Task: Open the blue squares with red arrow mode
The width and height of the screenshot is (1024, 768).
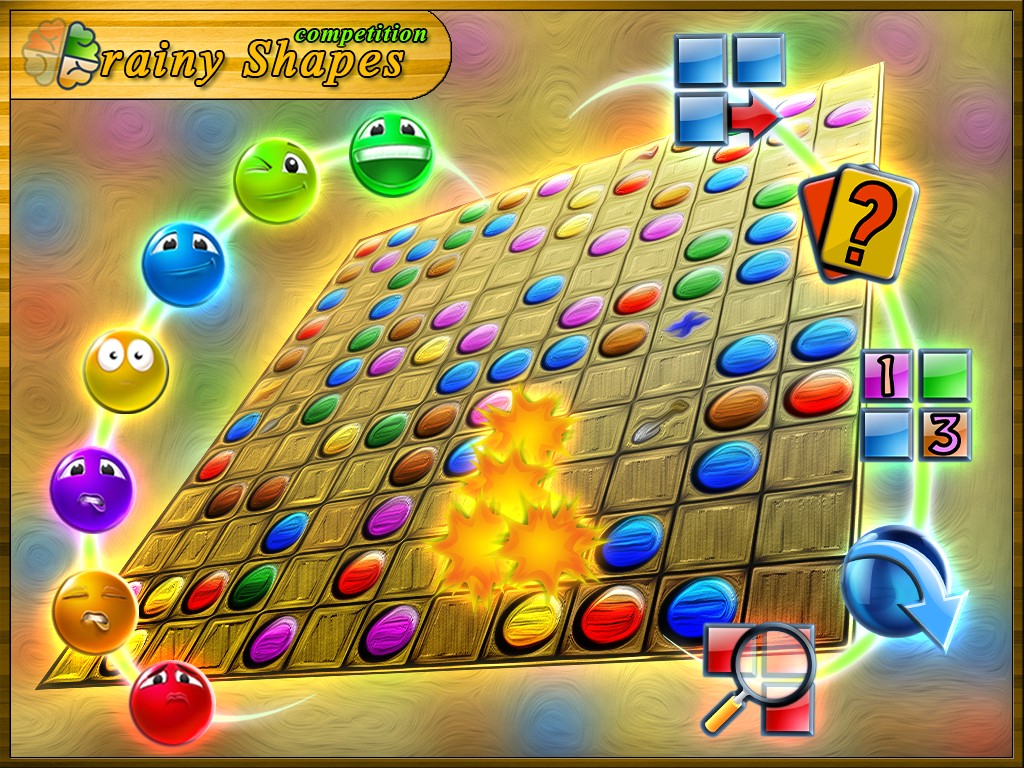Action: [730, 88]
